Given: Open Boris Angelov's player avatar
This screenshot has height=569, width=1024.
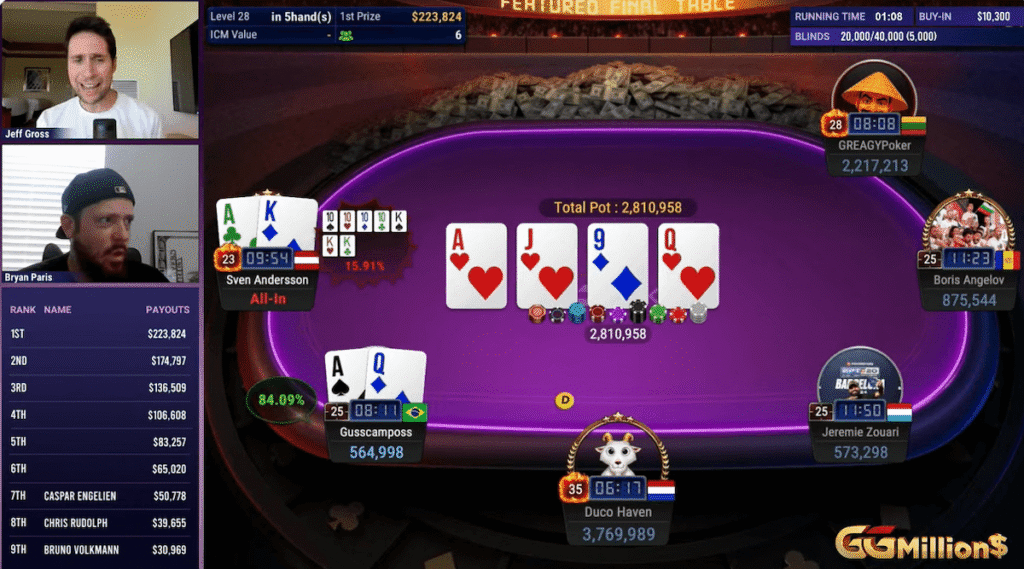Looking at the screenshot, I should (968, 221).
